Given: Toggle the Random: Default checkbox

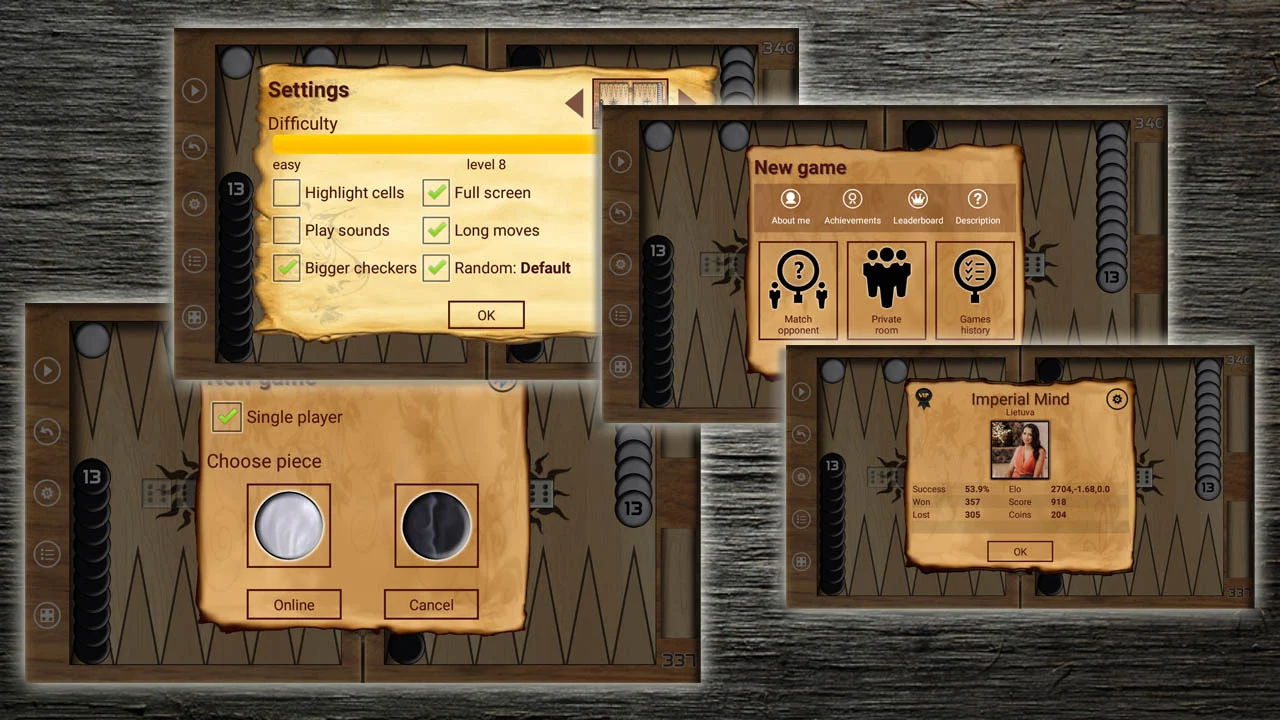Looking at the screenshot, I should tap(436, 268).
